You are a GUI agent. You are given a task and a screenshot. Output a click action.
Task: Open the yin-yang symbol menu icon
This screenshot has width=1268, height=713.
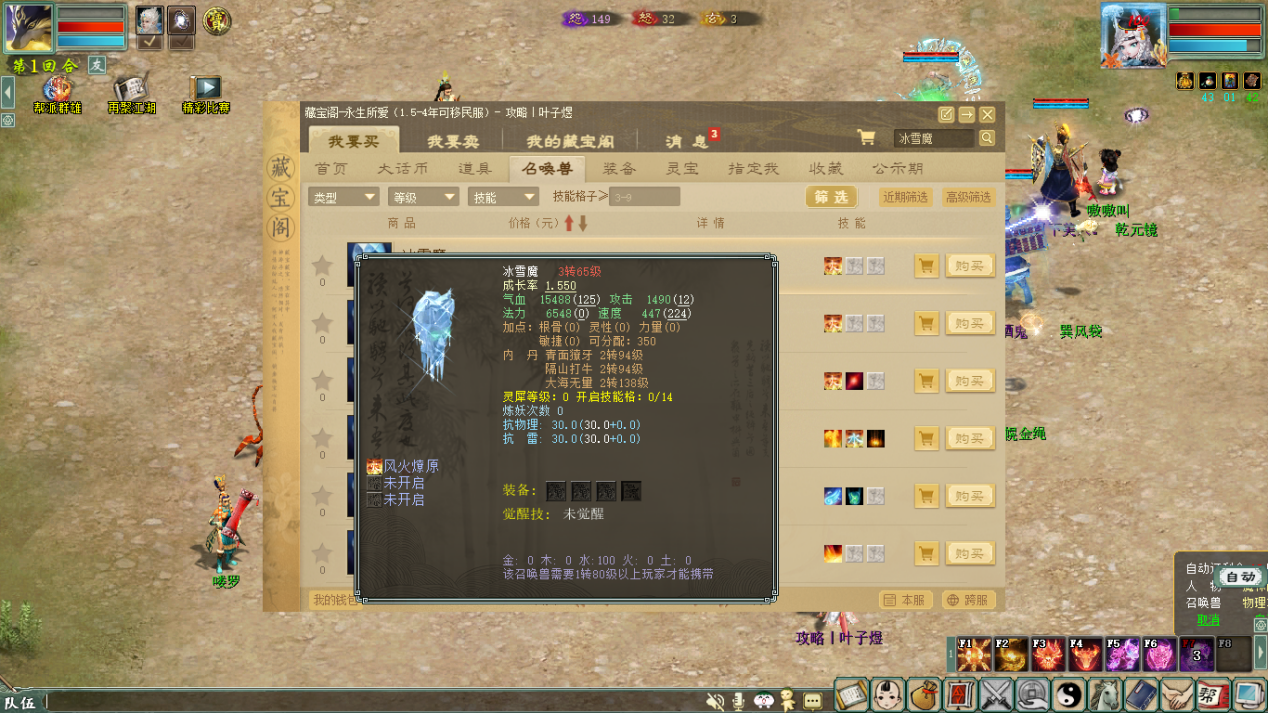1069,694
